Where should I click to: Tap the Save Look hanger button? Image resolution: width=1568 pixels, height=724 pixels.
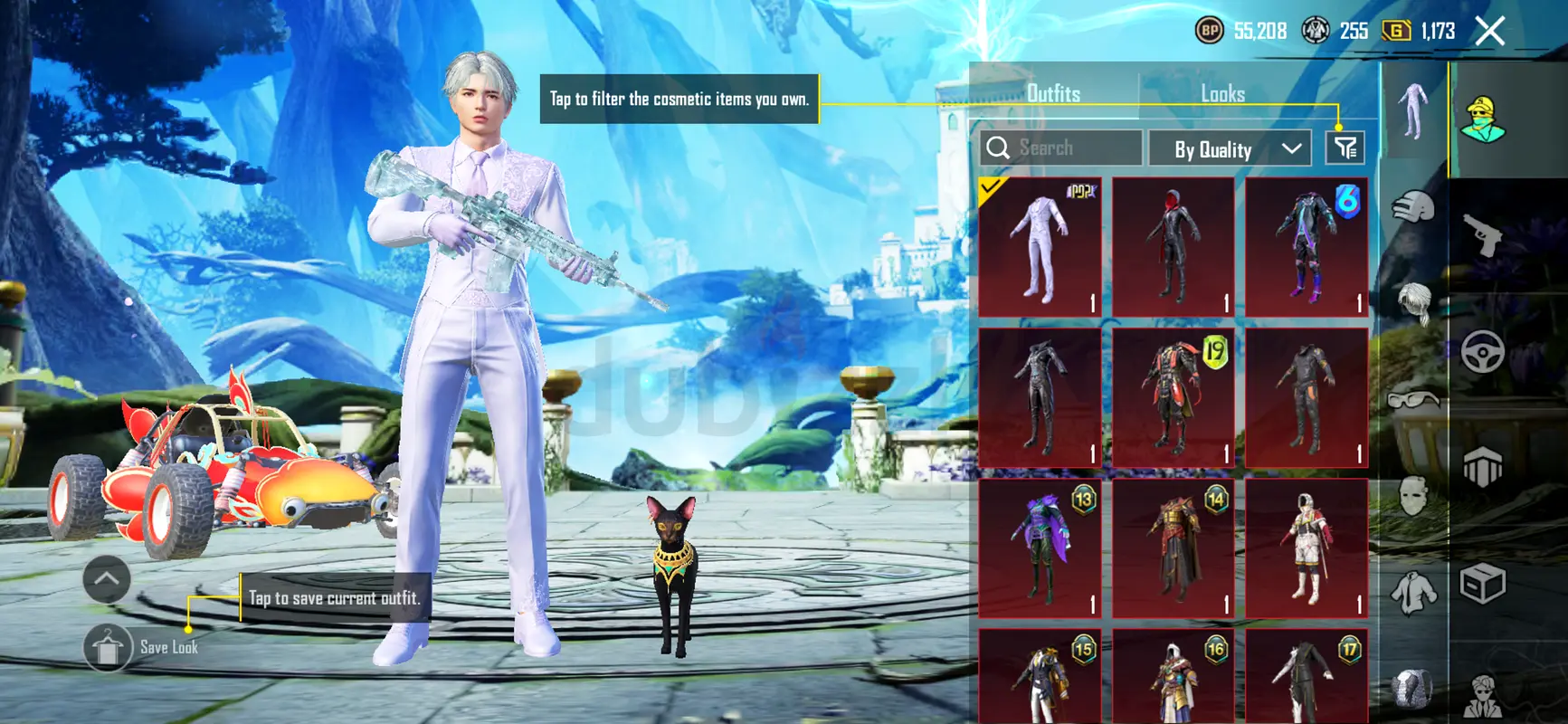point(108,648)
